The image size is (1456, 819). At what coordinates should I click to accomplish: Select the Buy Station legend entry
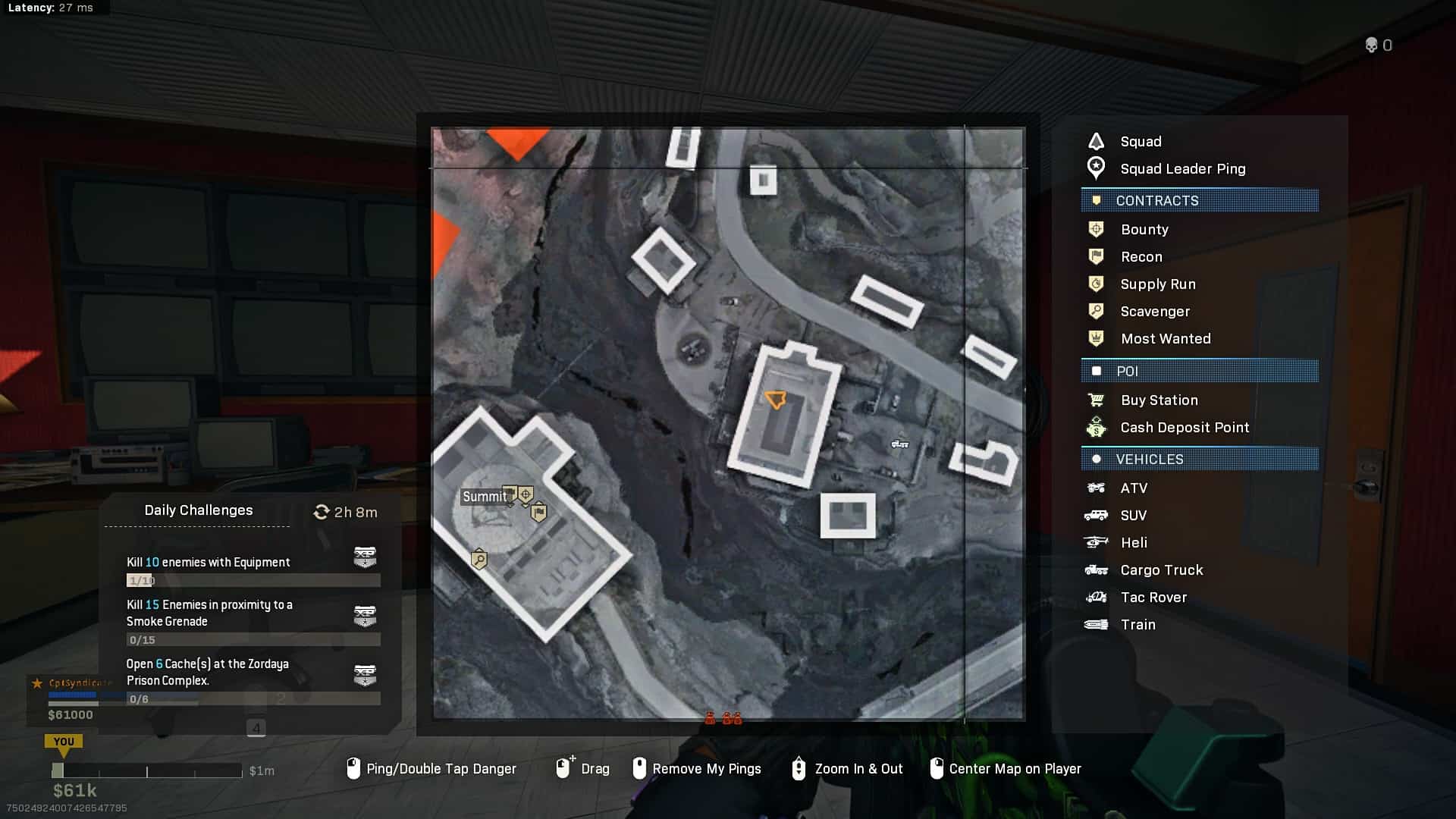(x=1159, y=400)
